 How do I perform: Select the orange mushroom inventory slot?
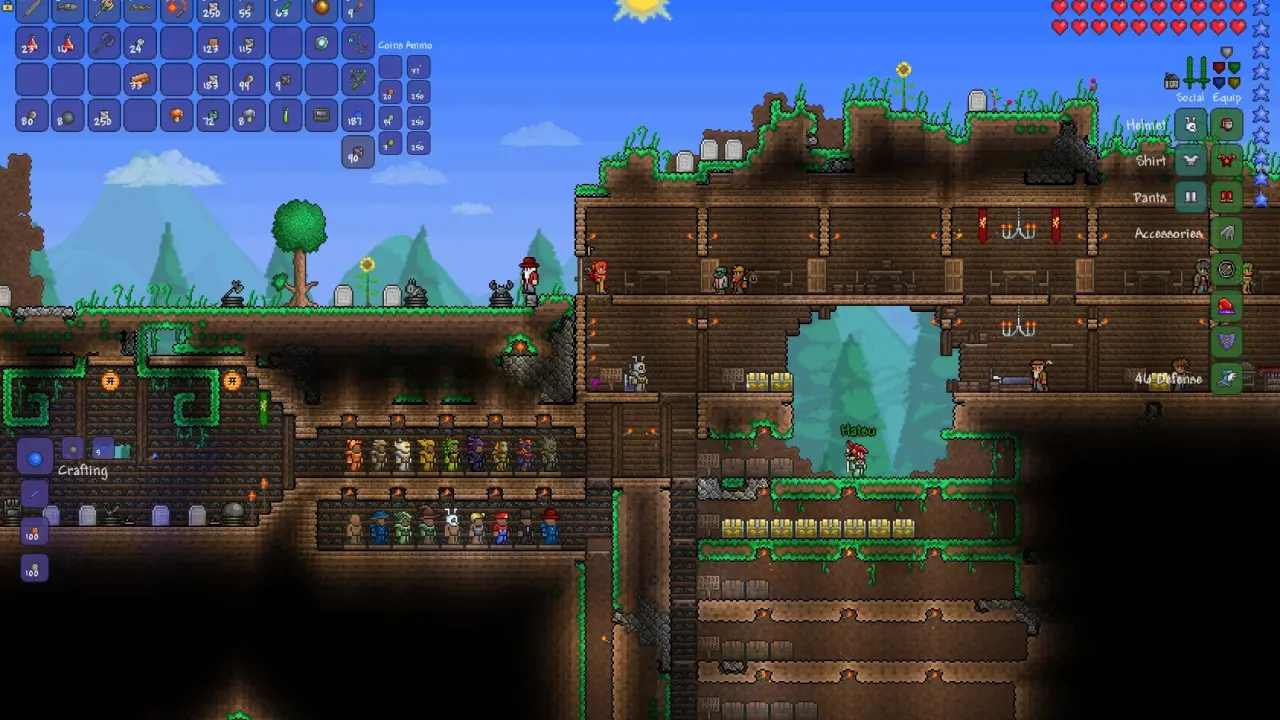pos(176,115)
